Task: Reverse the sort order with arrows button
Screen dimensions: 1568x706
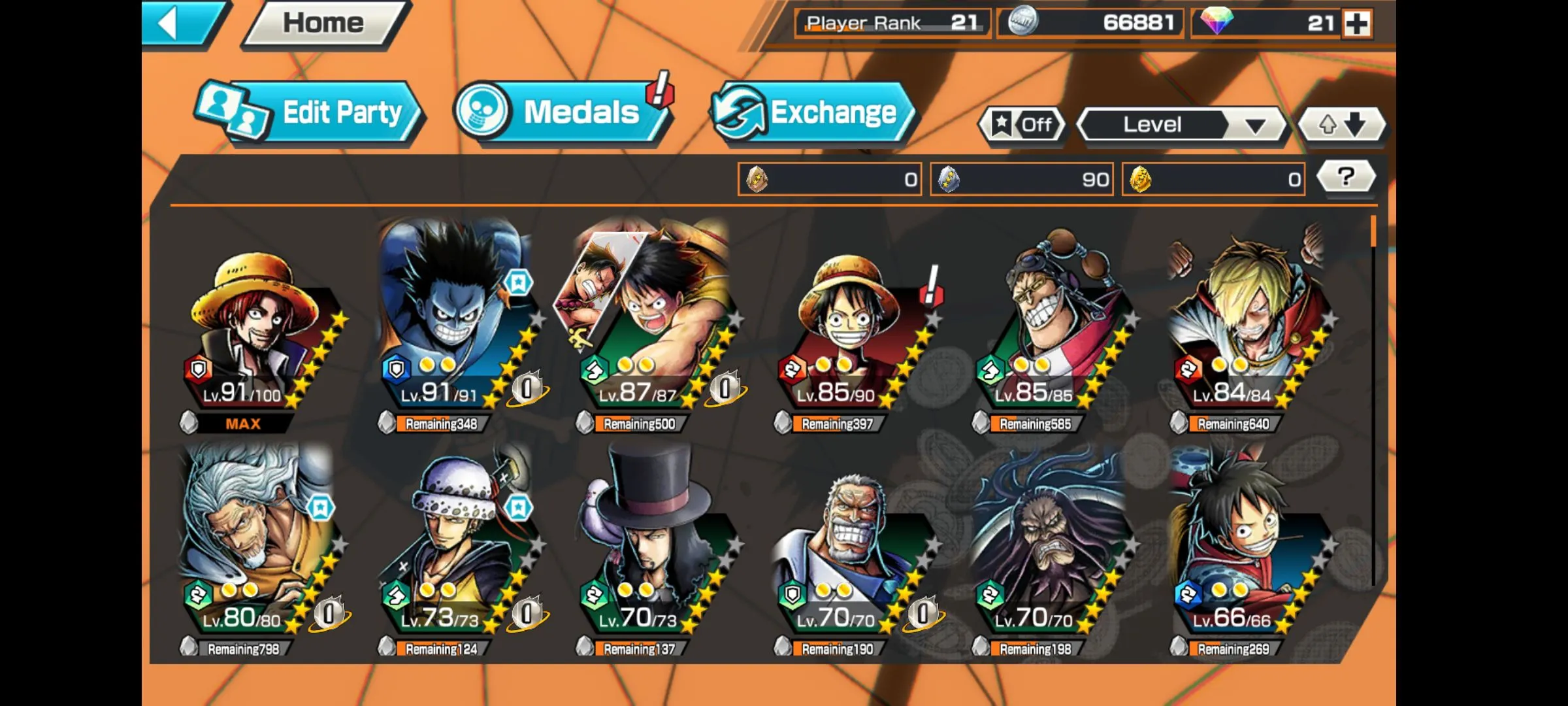Action: 1341,124
